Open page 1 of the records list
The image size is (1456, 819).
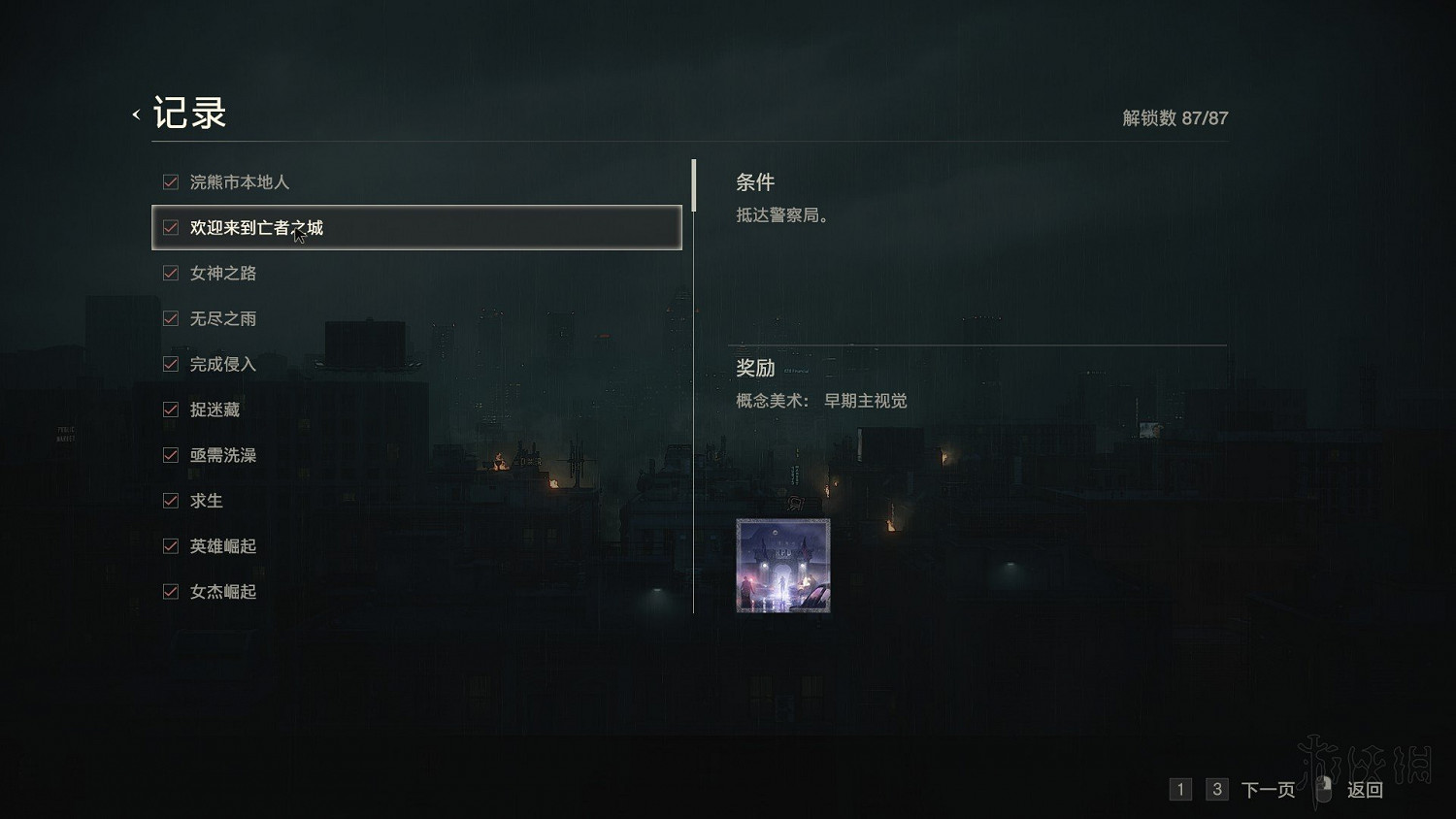[x=1180, y=790]
